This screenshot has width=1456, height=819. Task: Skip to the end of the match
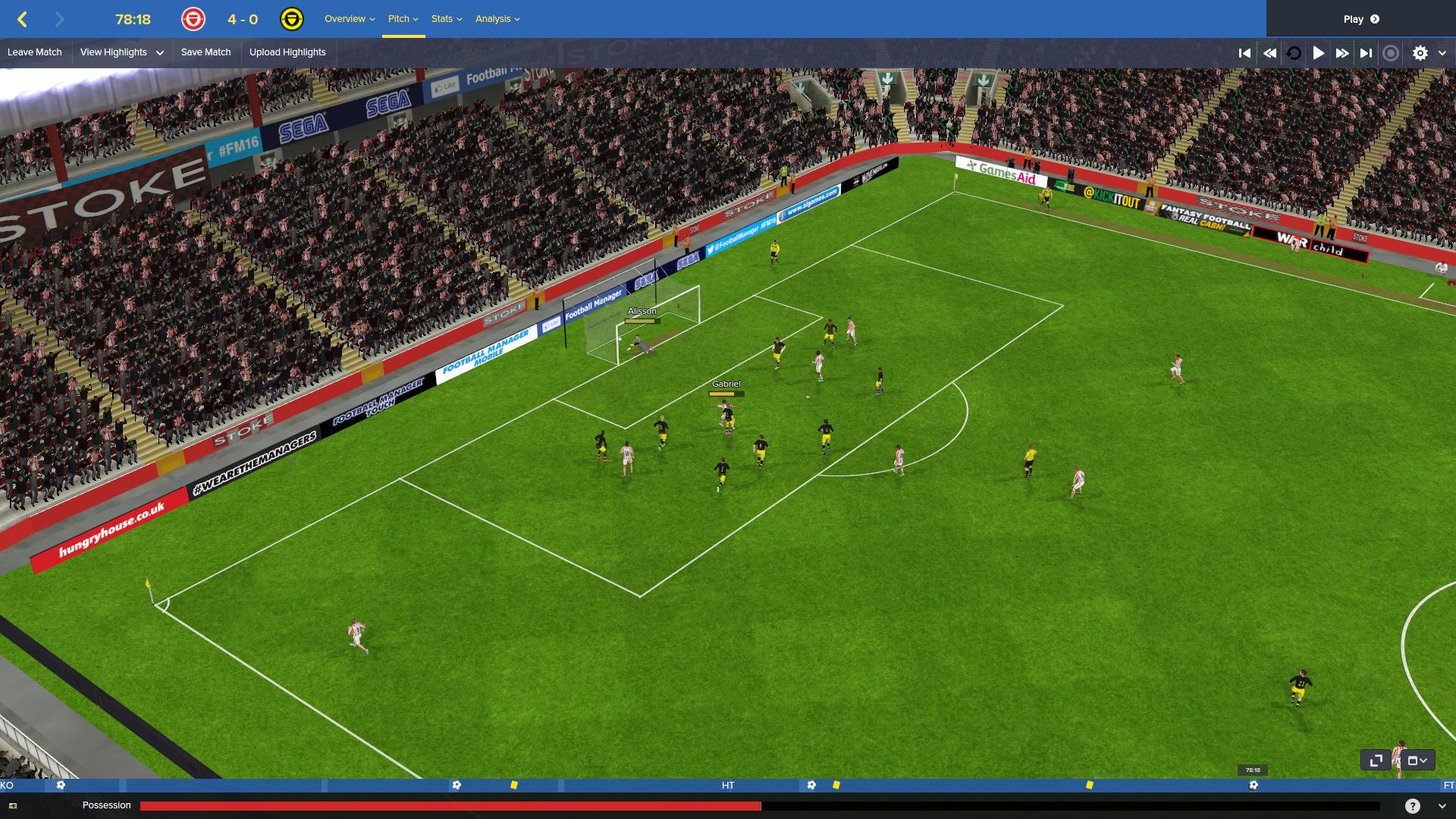pyautogui.click(x=1366, y=53)
